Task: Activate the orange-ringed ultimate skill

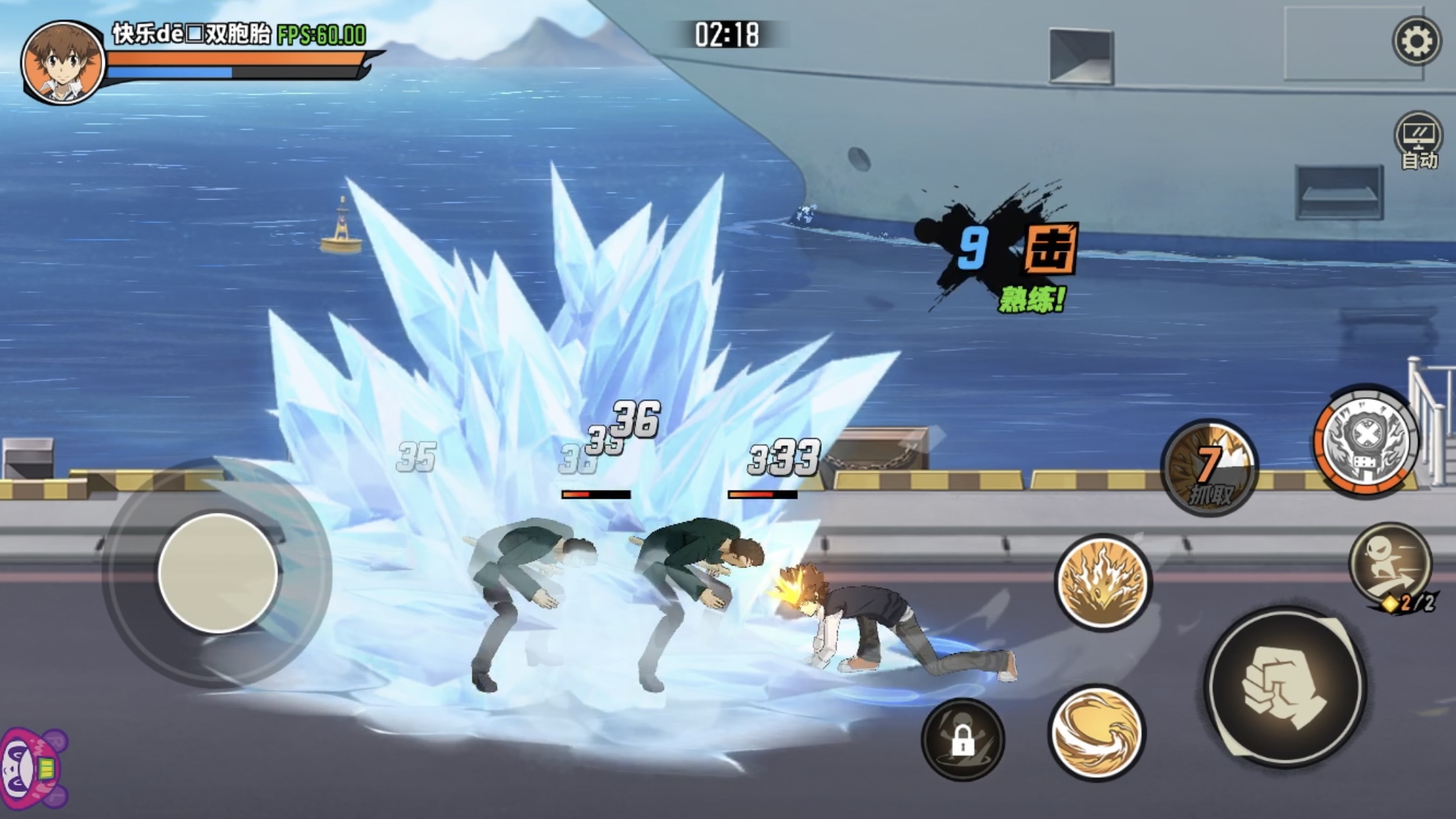Action: (1366, 441)
